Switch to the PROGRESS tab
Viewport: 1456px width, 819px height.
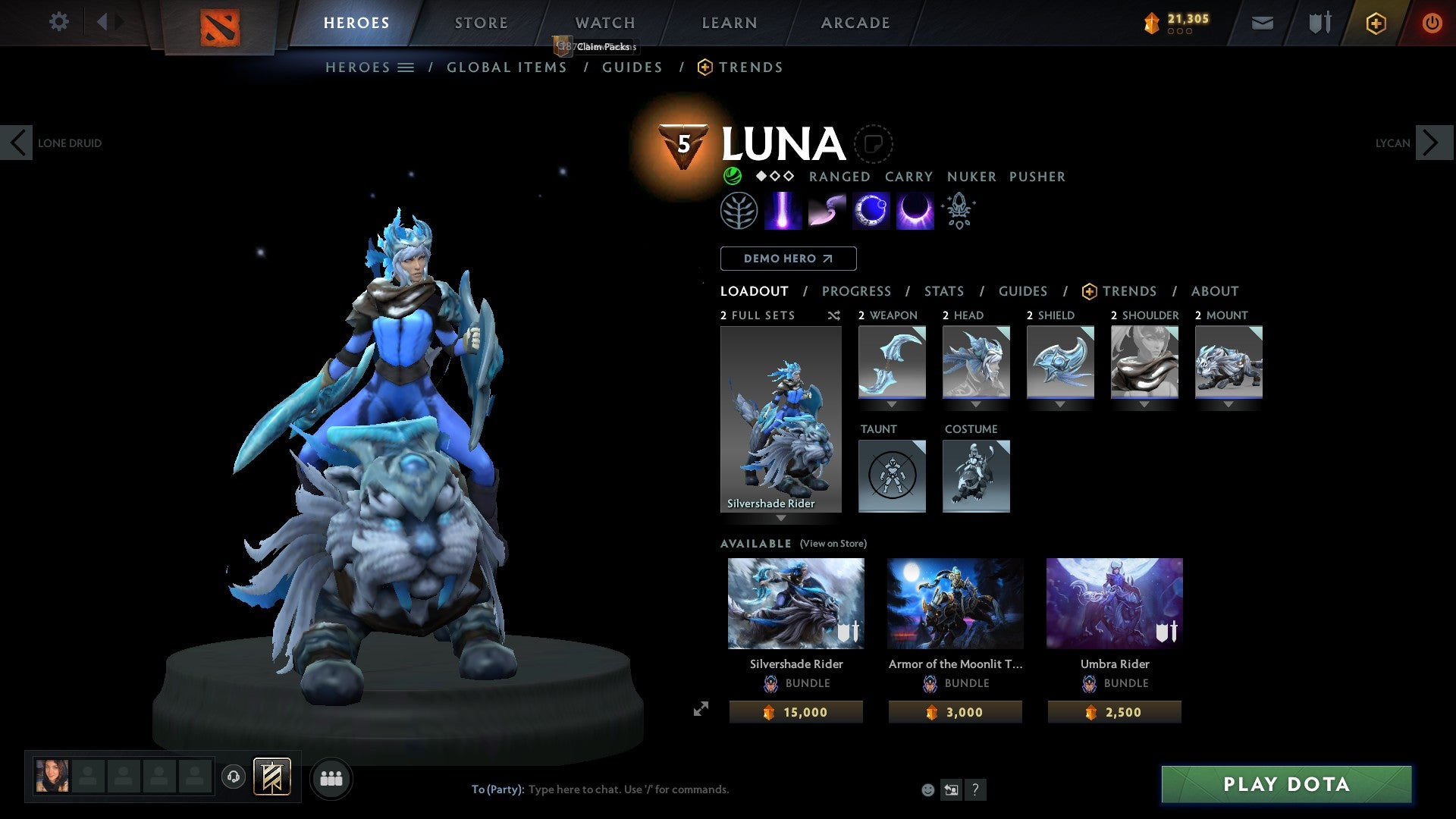(857, 291)
